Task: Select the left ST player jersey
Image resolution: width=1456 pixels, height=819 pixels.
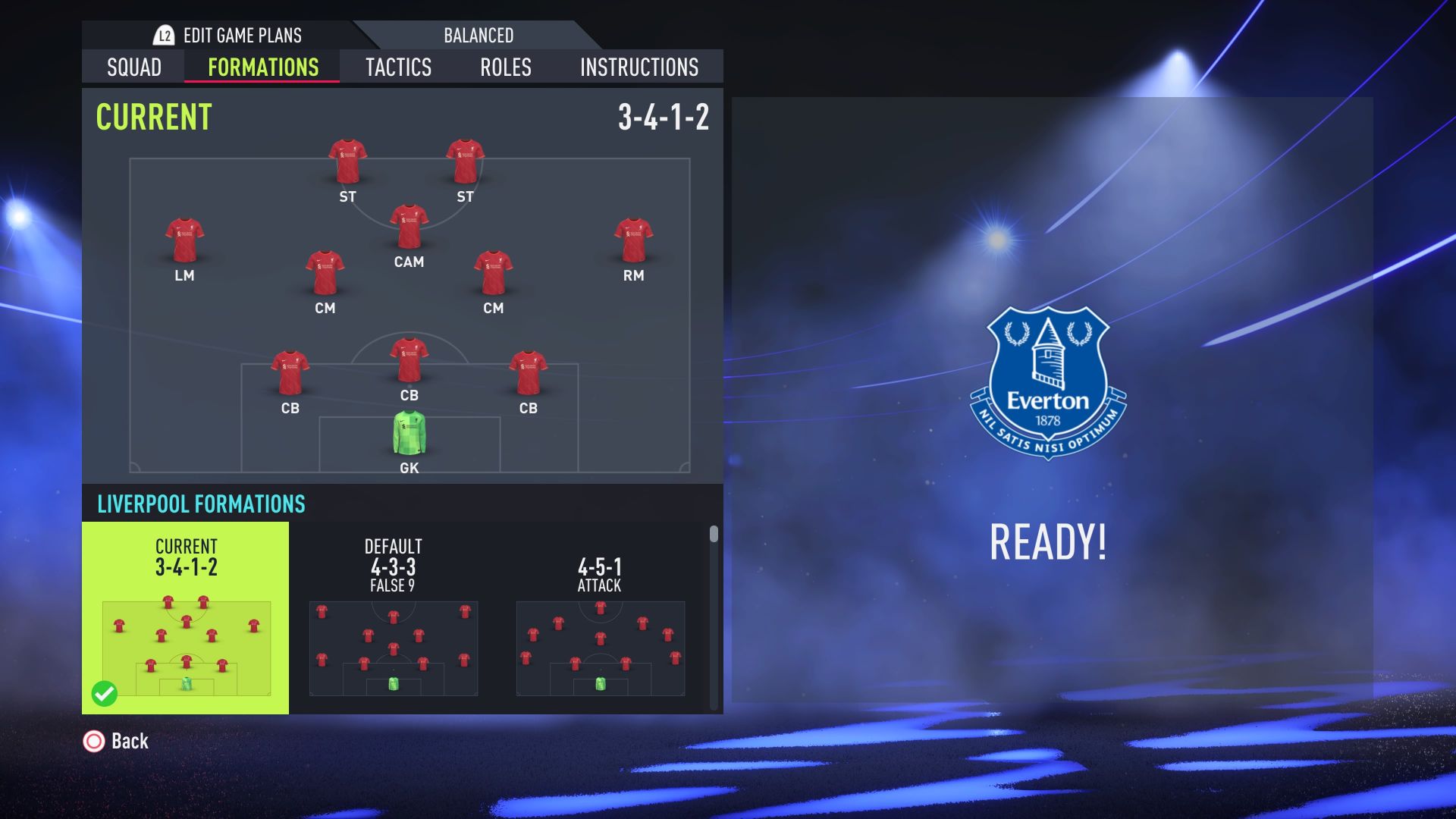Action: point(350,159)
